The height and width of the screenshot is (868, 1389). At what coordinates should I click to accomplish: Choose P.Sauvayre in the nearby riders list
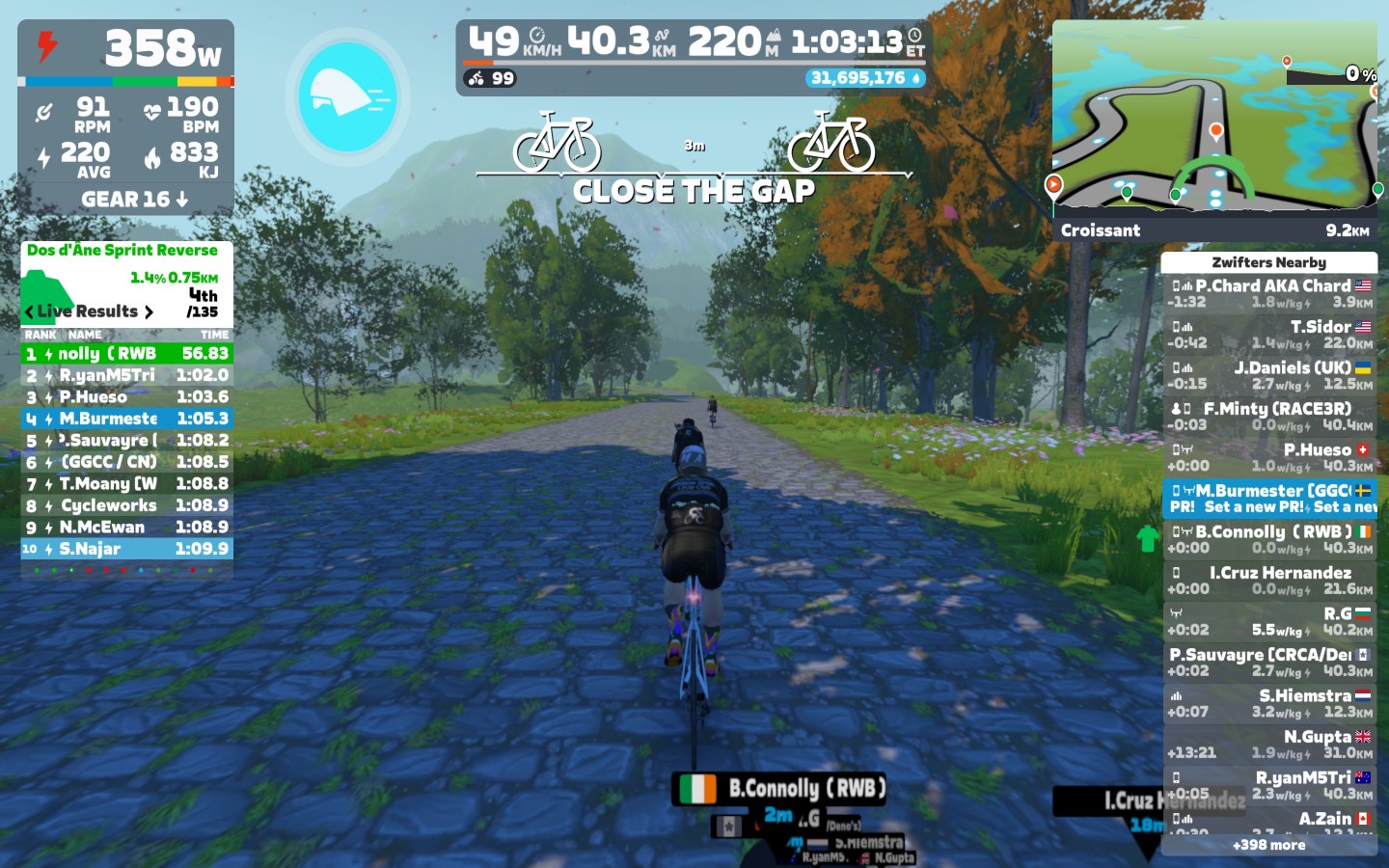tap(1269, 662)
